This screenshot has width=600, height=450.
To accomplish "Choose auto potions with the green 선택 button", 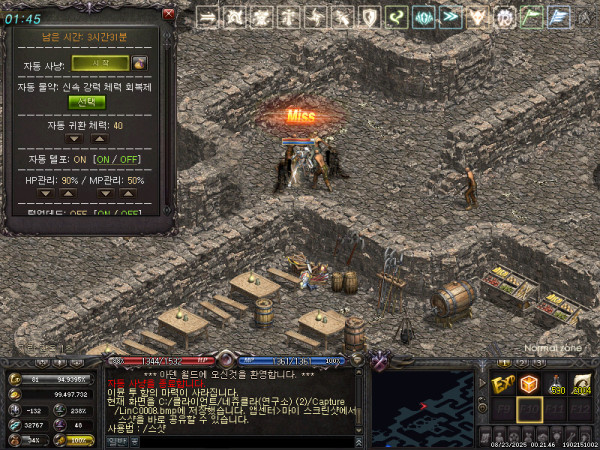I will 86,102.
